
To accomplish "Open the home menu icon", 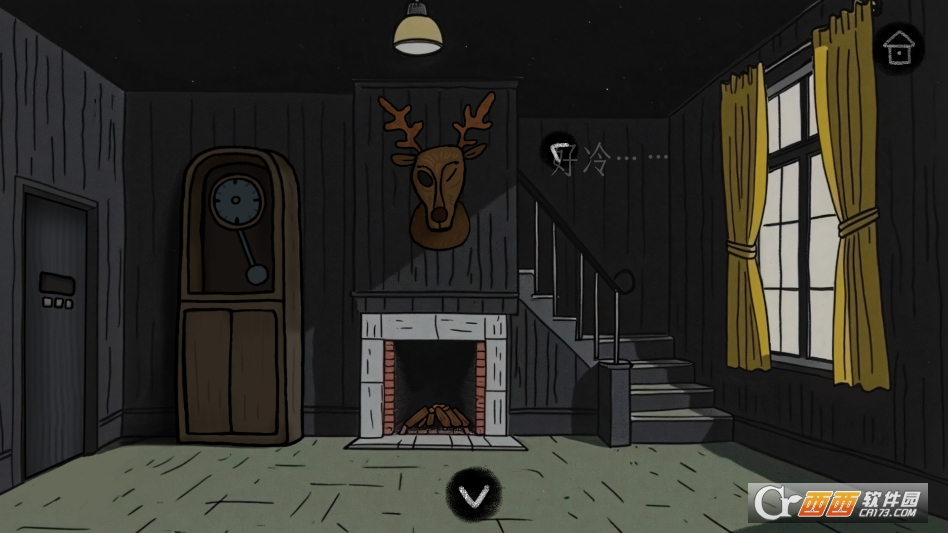I will coord(898,46).
